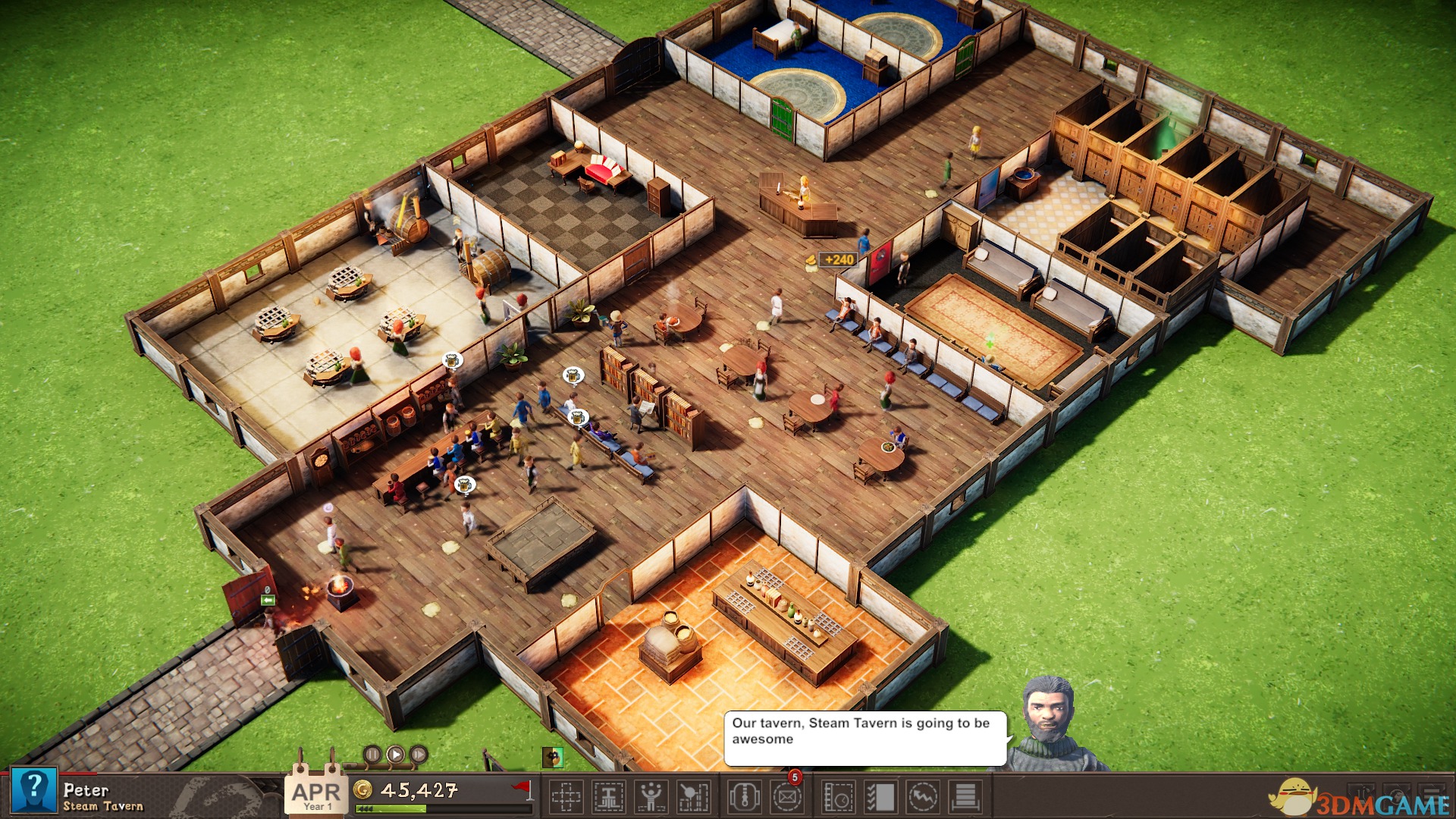1456x819 pixels.
Task: Open the APR calendar page
Action: tap(317, 795)
